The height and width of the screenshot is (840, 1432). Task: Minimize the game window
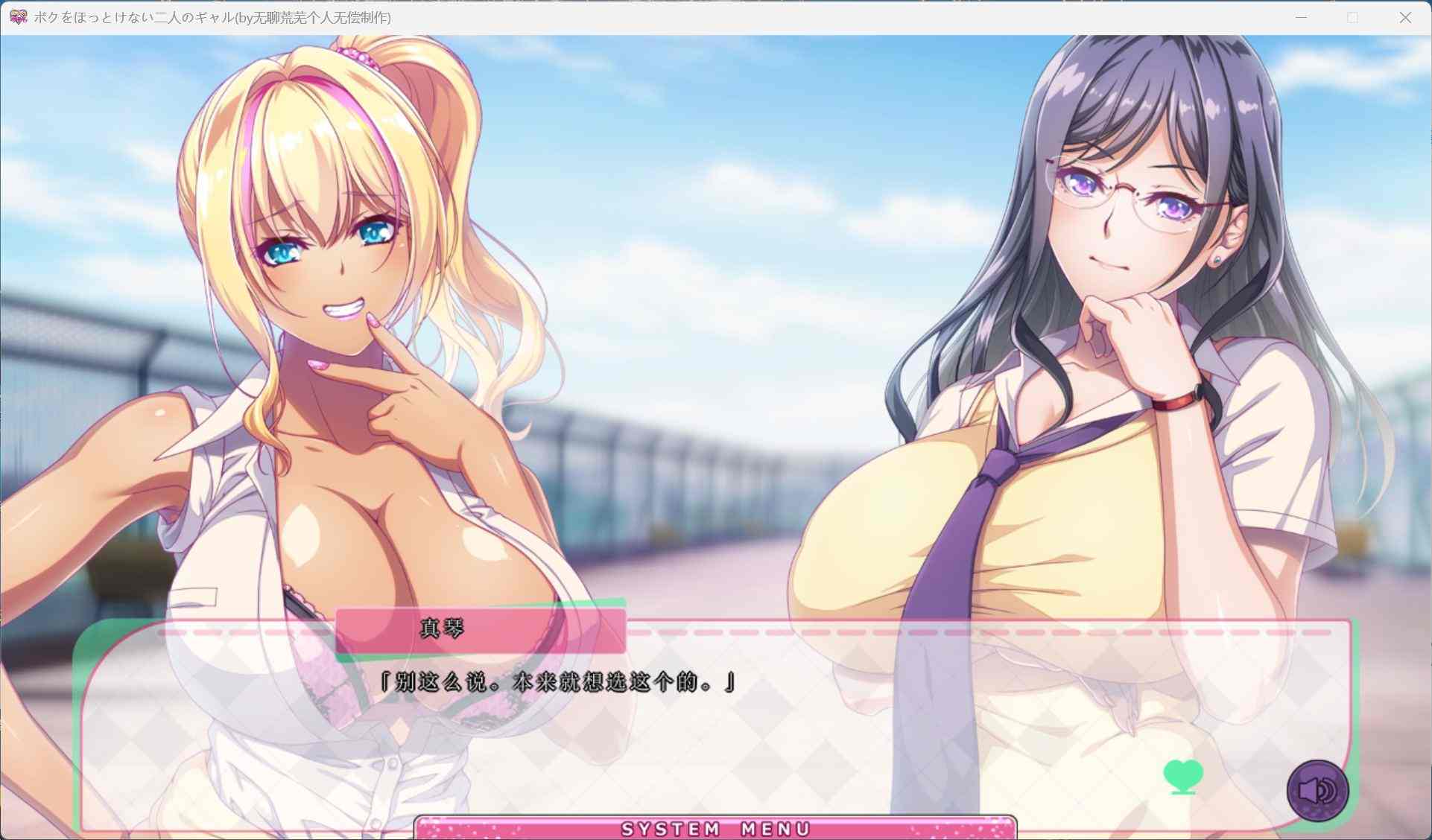(x=1300, y=16)
